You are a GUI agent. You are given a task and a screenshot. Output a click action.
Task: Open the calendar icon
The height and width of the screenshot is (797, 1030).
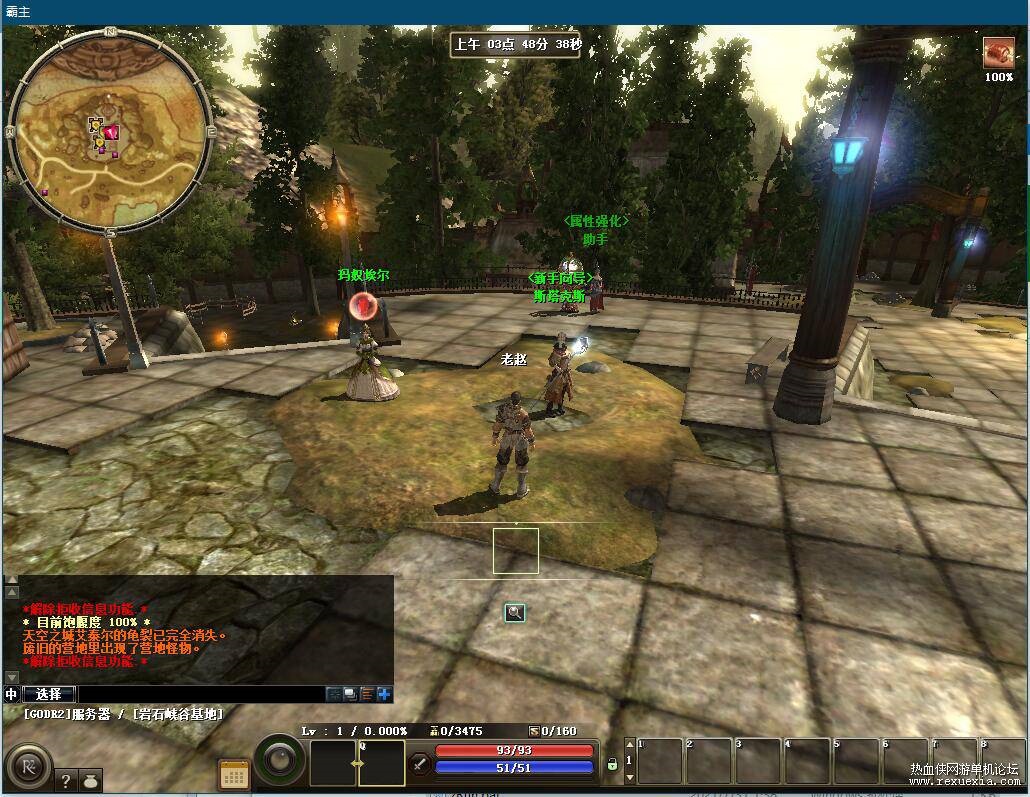click(x=234, y=774)
